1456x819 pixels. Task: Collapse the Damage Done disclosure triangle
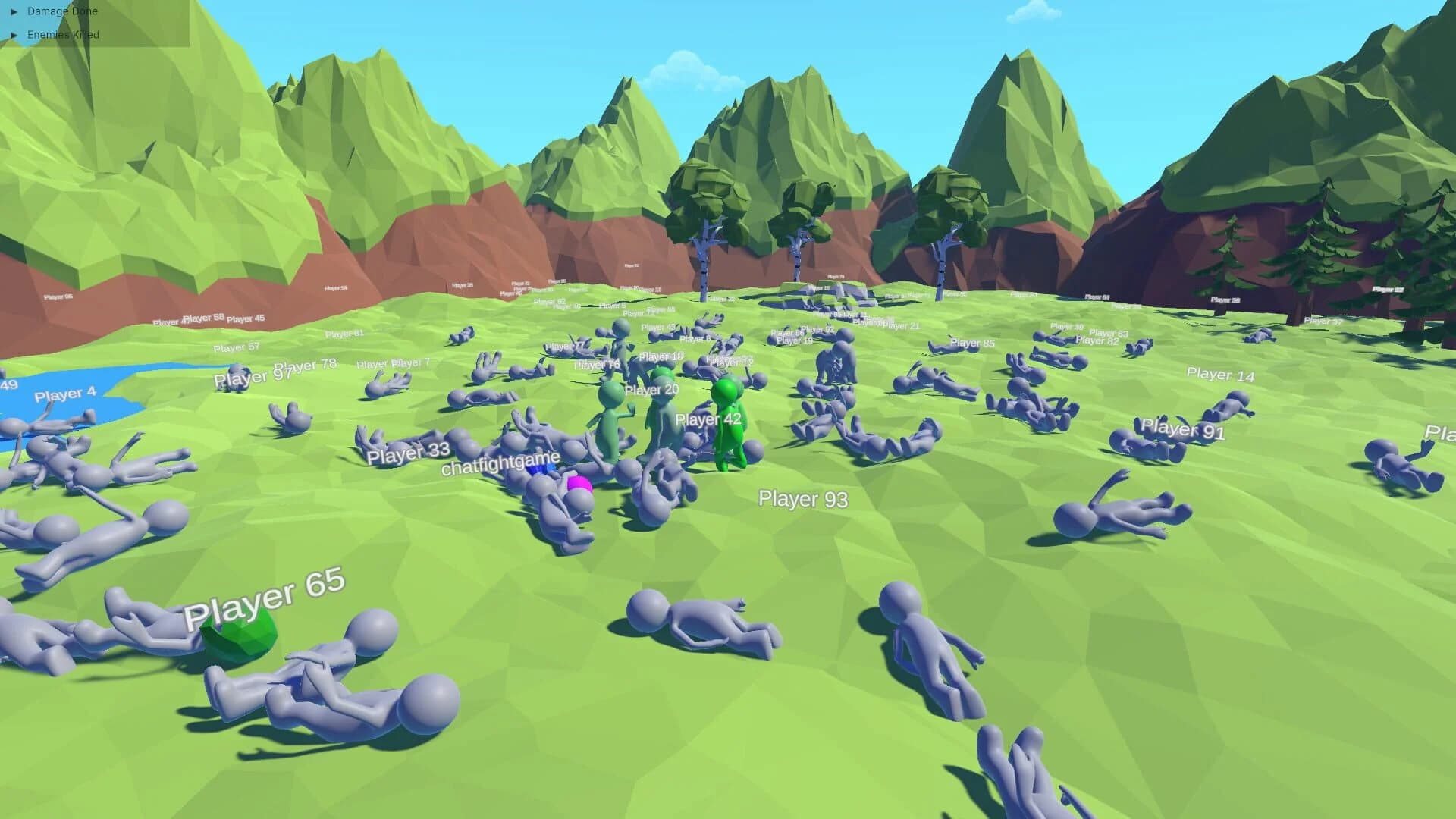point(15,11)
